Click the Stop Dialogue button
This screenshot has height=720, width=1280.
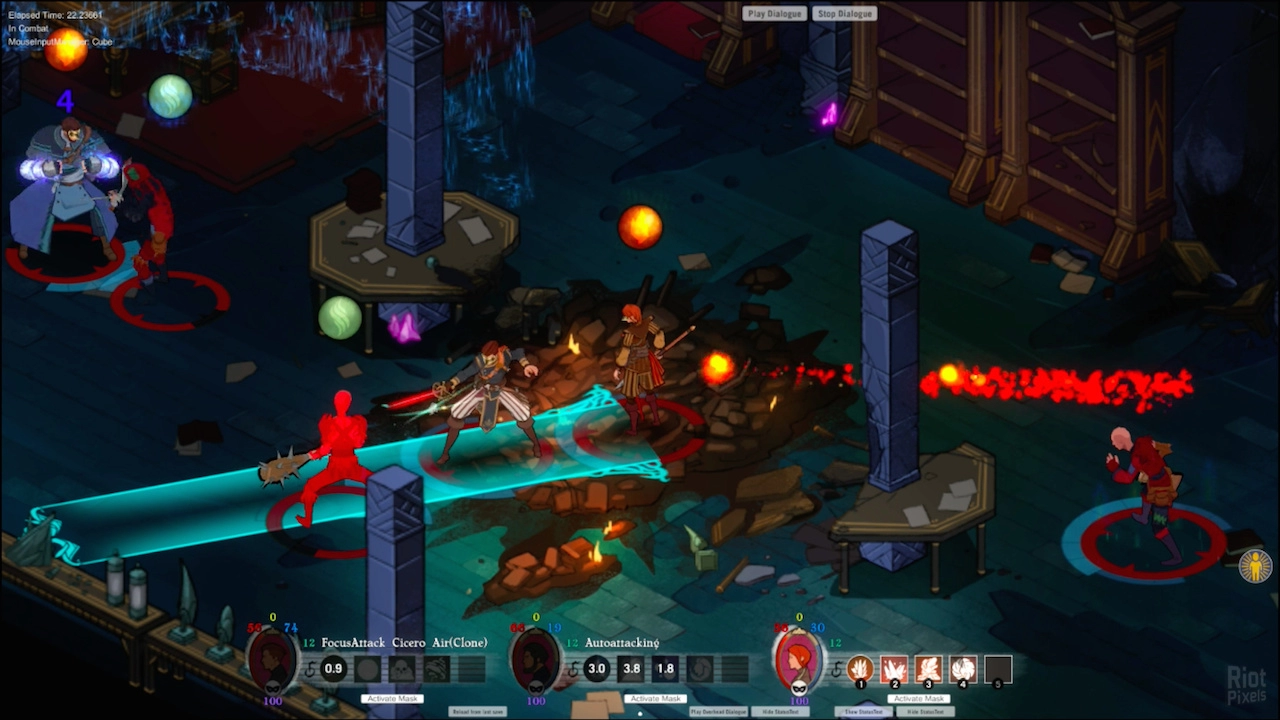click(x=845, y=14)
